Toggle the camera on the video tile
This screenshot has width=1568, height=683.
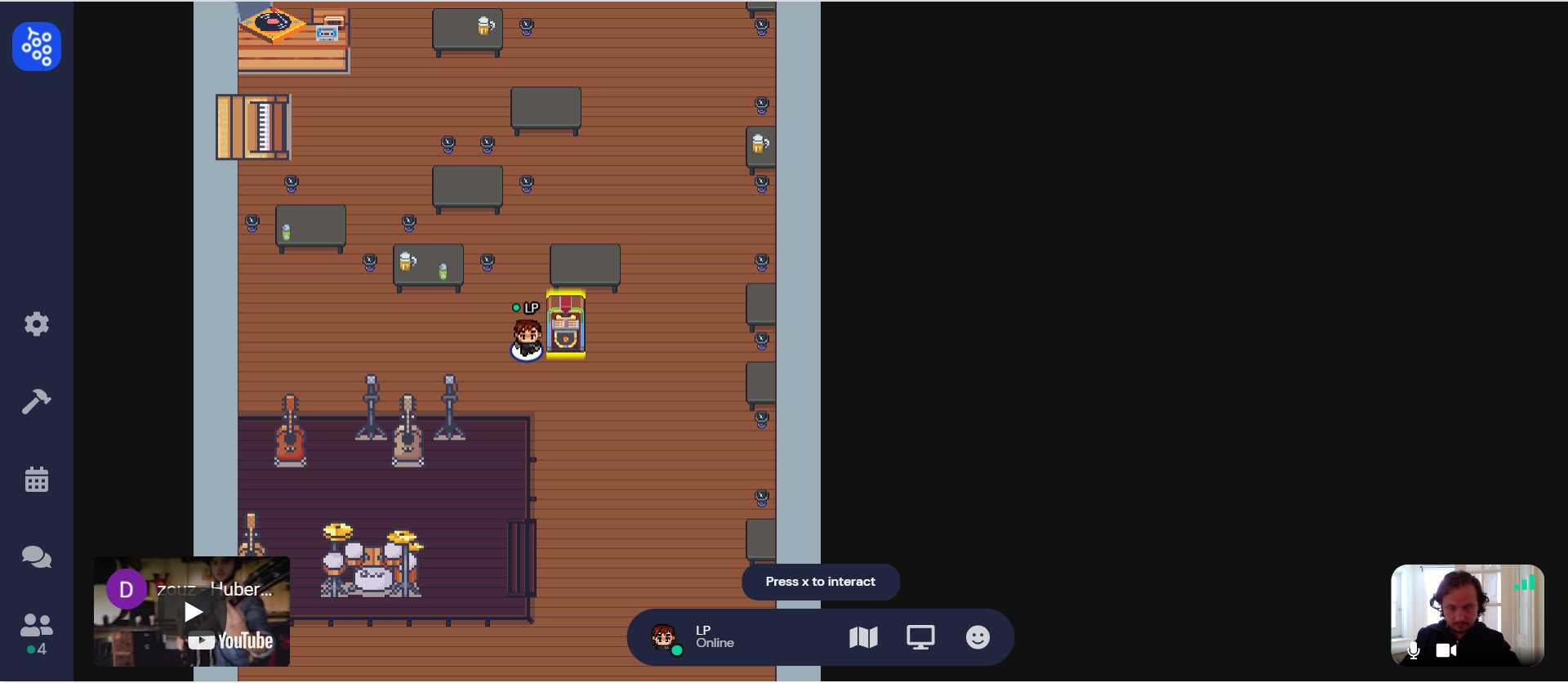1445,650
